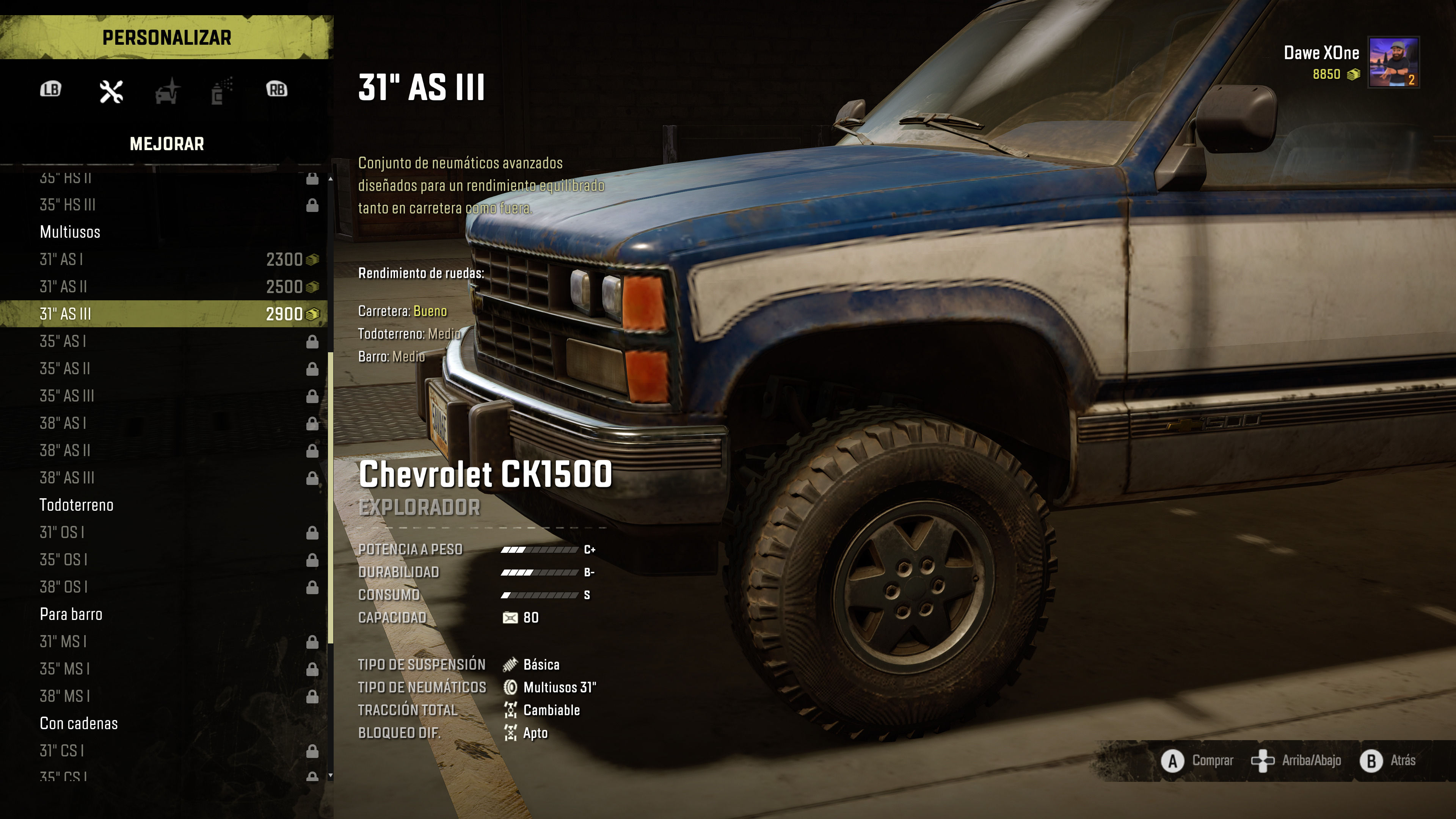The width and height of the screenshot is (1456, 819).
Task: Select the highlighted 31" AS III tires
Action: (164, 314)
